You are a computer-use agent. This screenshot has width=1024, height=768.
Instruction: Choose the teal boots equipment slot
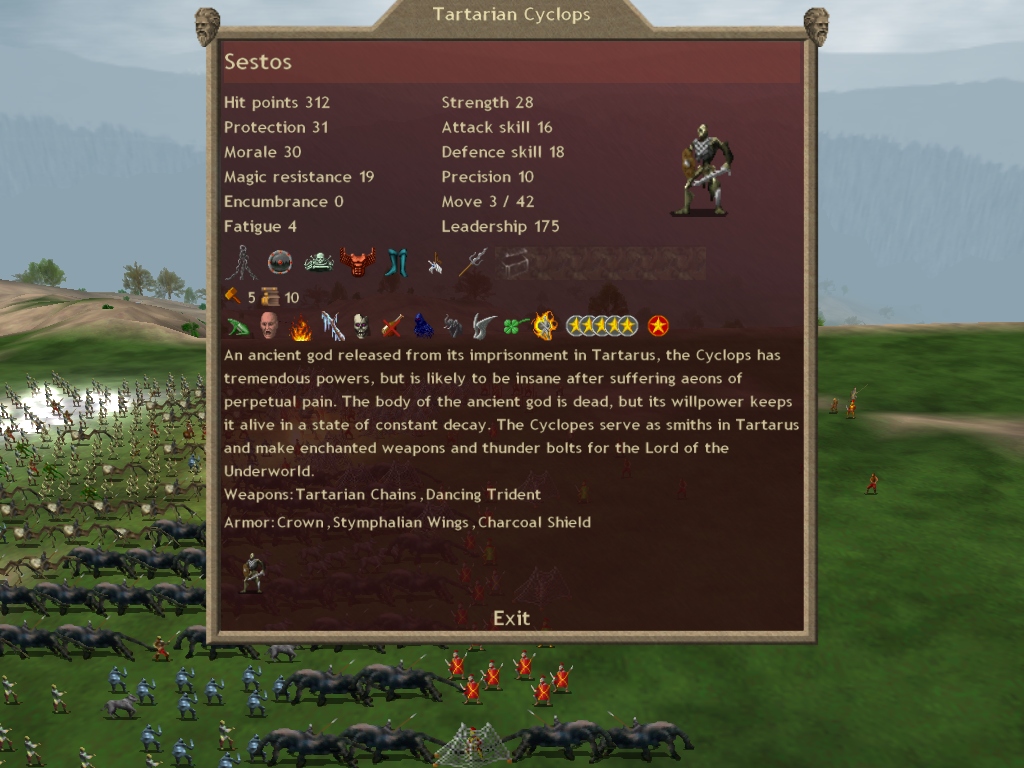[x=397, y=263]
